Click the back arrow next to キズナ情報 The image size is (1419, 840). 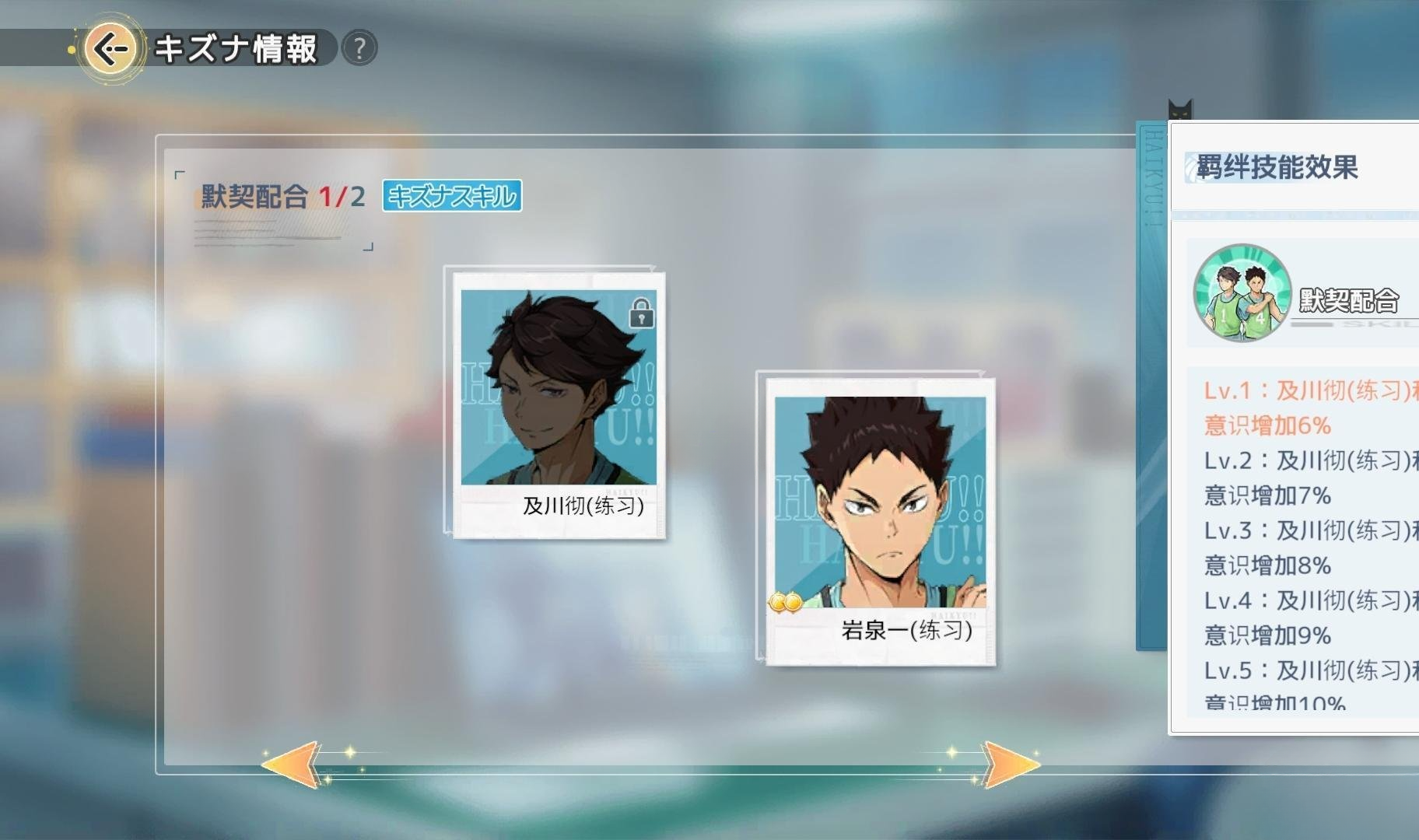[111, 47]
